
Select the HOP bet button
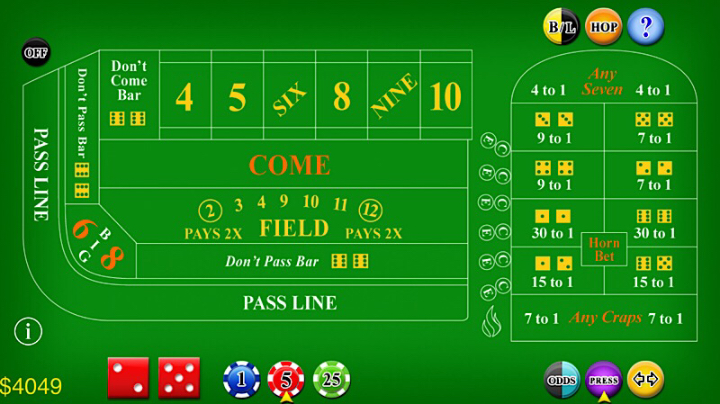pyautogui.click(x=603, y=26)
